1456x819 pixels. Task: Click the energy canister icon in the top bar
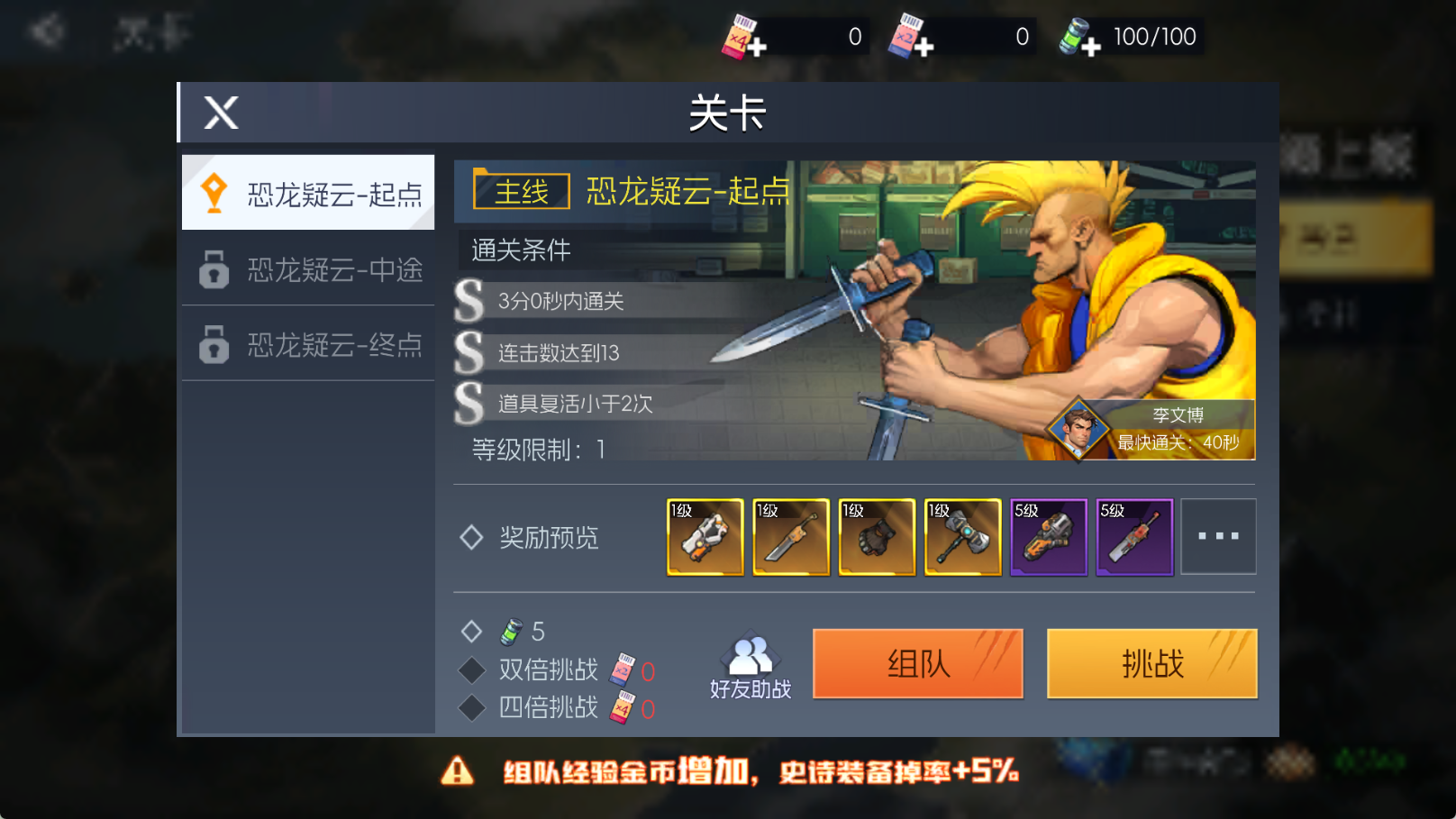[1074, 36]
